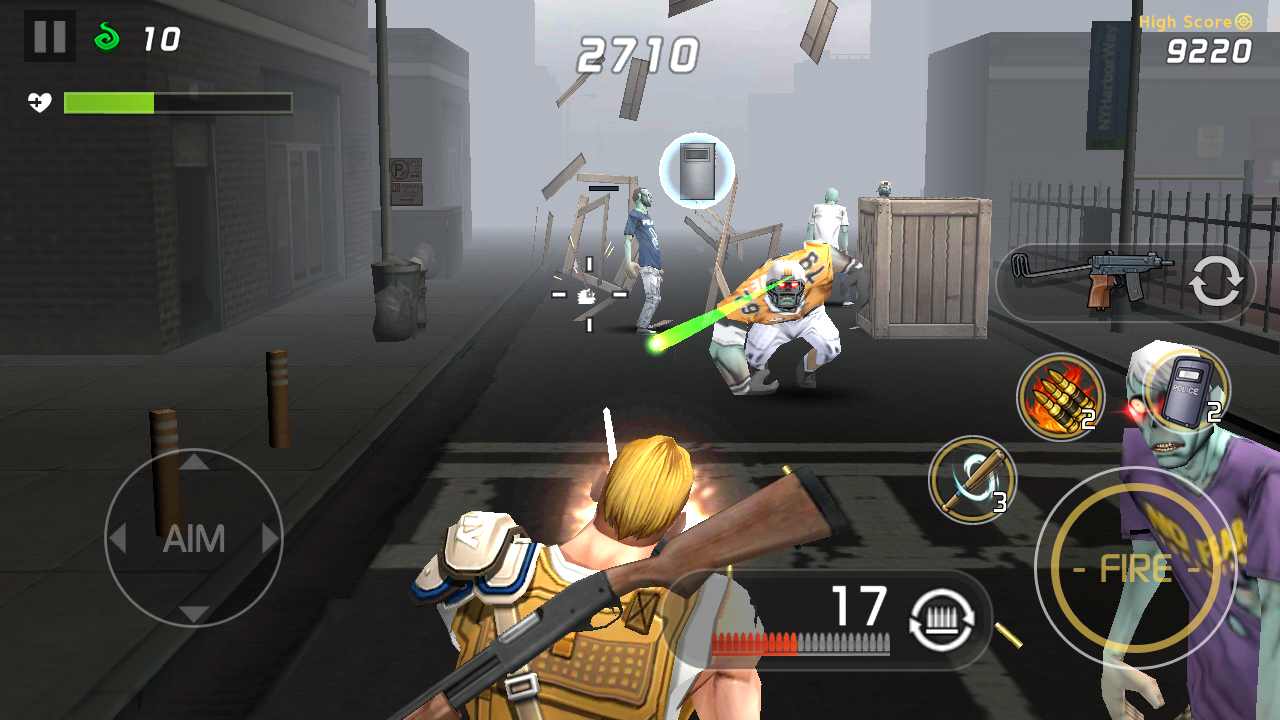Tap the right aim arrow
Viewport: 1280px width, 720px height.
pos(270,540)
